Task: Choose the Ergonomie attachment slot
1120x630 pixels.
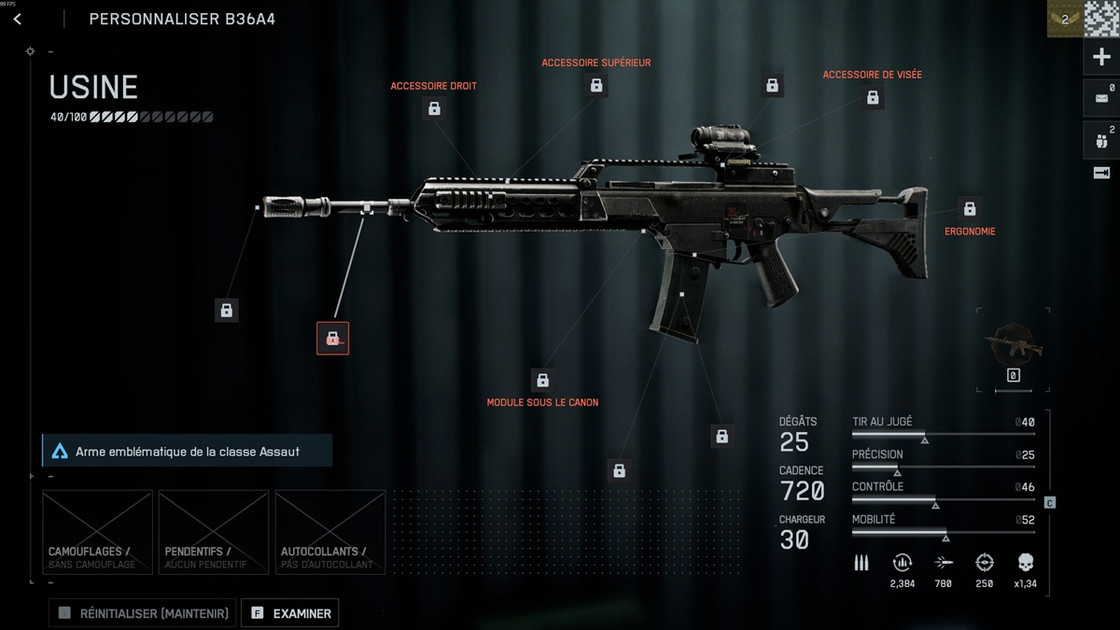Action: [x=969, y=208]
